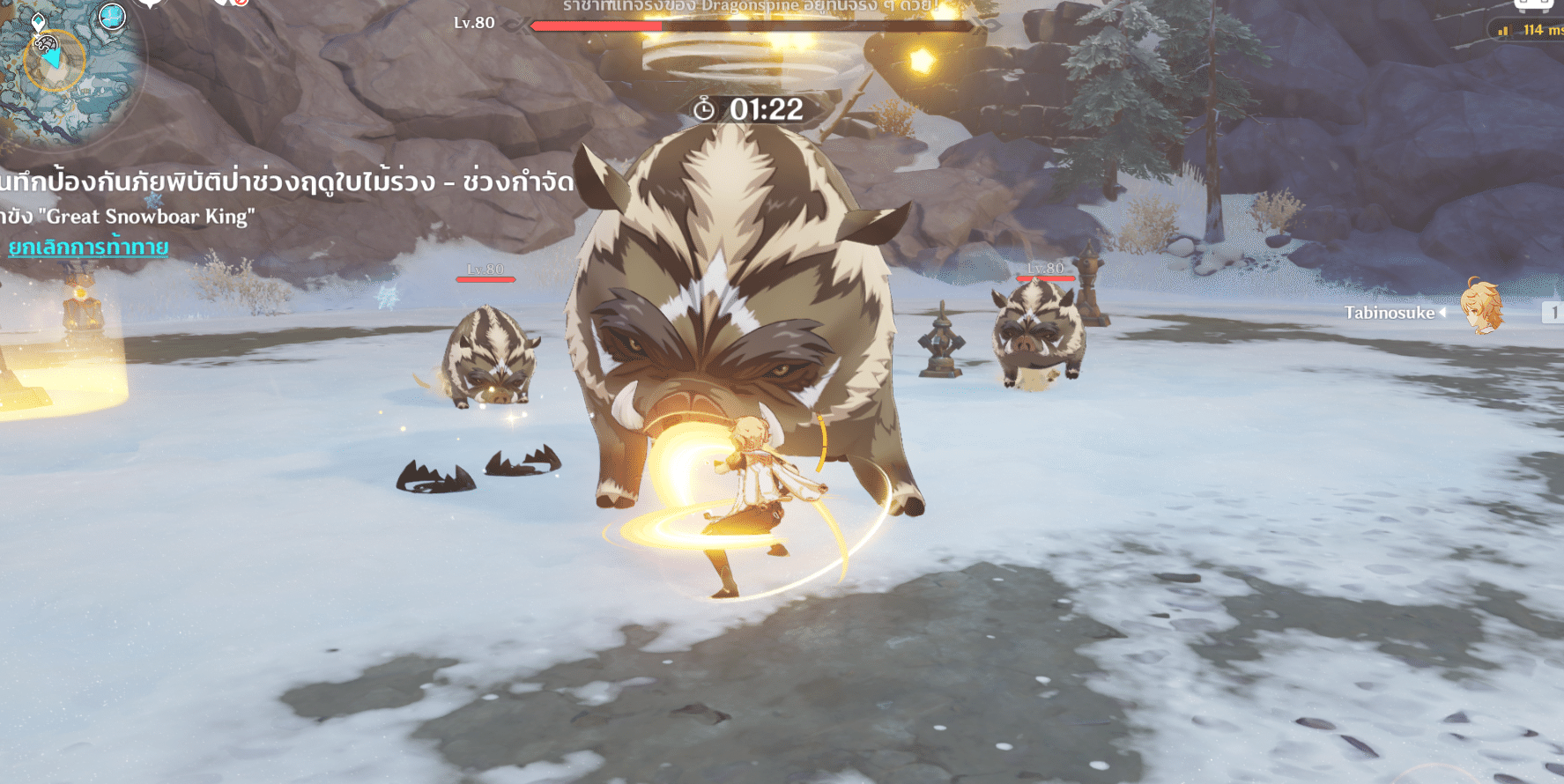Click the stopwatch icon beside the countdown timer
This screenshot has height=784, width=1564.
[705, 109]
